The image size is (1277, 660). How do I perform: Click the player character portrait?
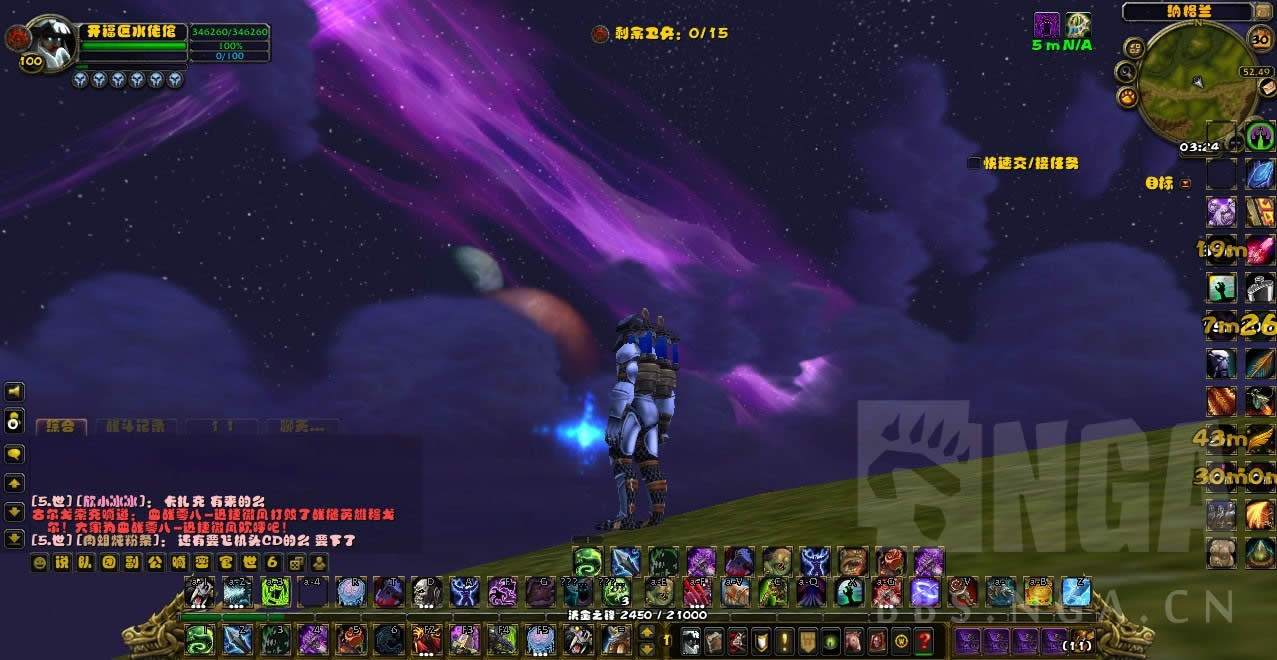48,42
